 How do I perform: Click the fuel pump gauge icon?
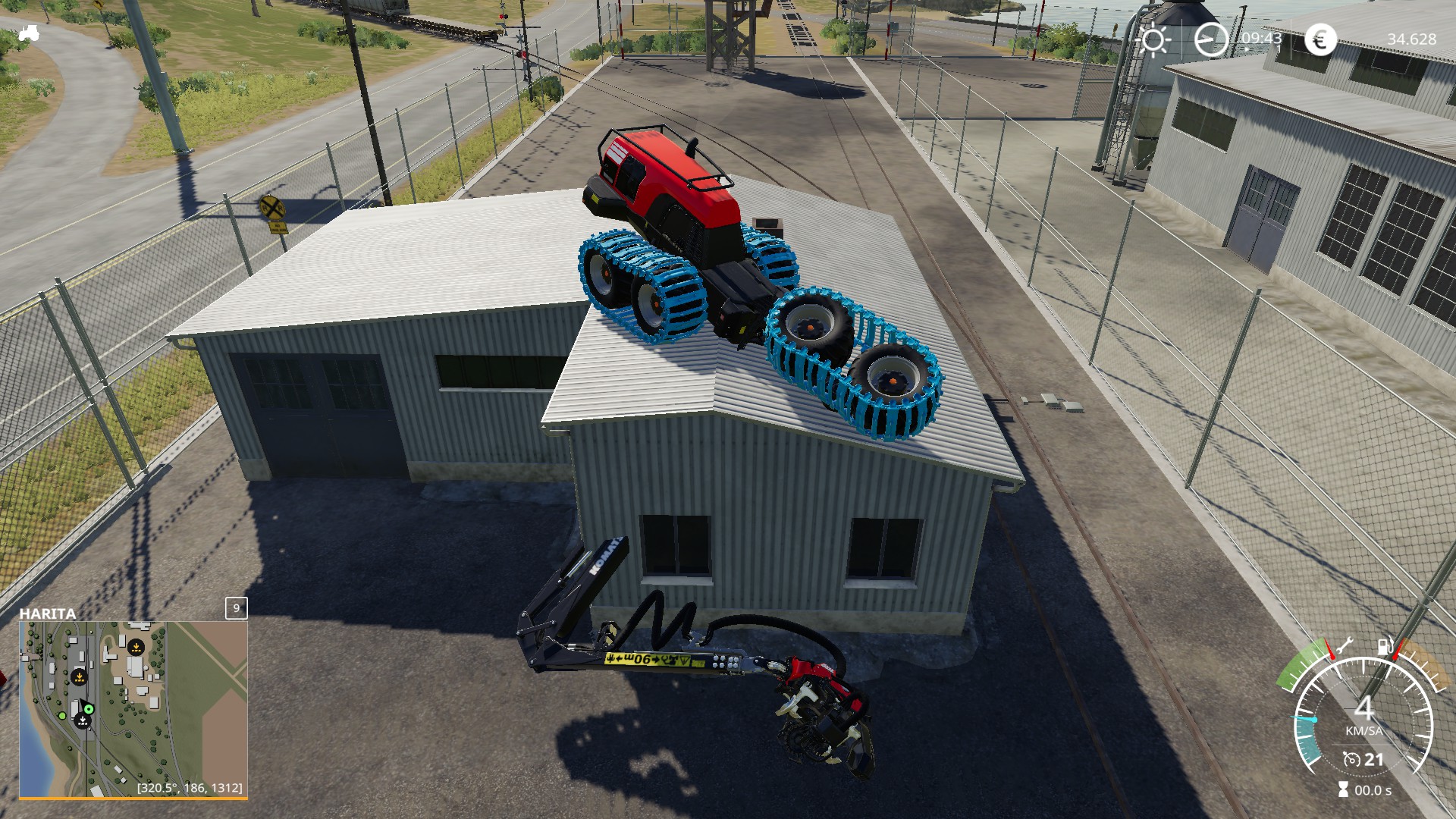[x=1385, y=647]
